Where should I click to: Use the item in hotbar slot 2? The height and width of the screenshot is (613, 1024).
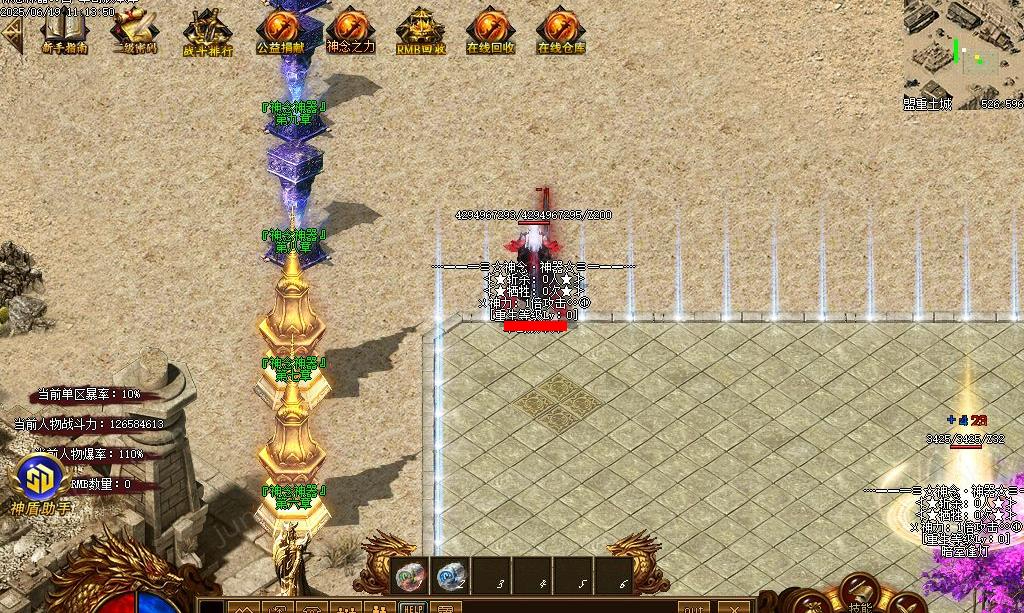pyautogui.click(x=451, y=576)
